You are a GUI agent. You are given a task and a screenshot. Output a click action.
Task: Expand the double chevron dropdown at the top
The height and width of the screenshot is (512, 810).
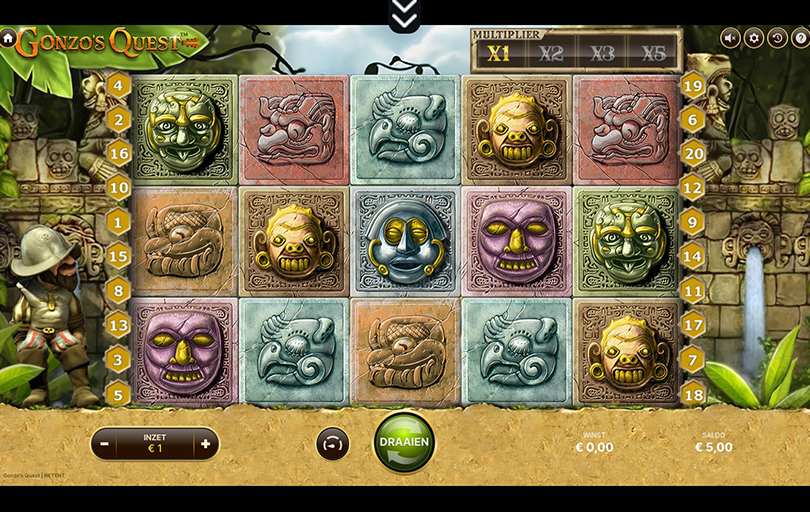[x=404, y=13]
